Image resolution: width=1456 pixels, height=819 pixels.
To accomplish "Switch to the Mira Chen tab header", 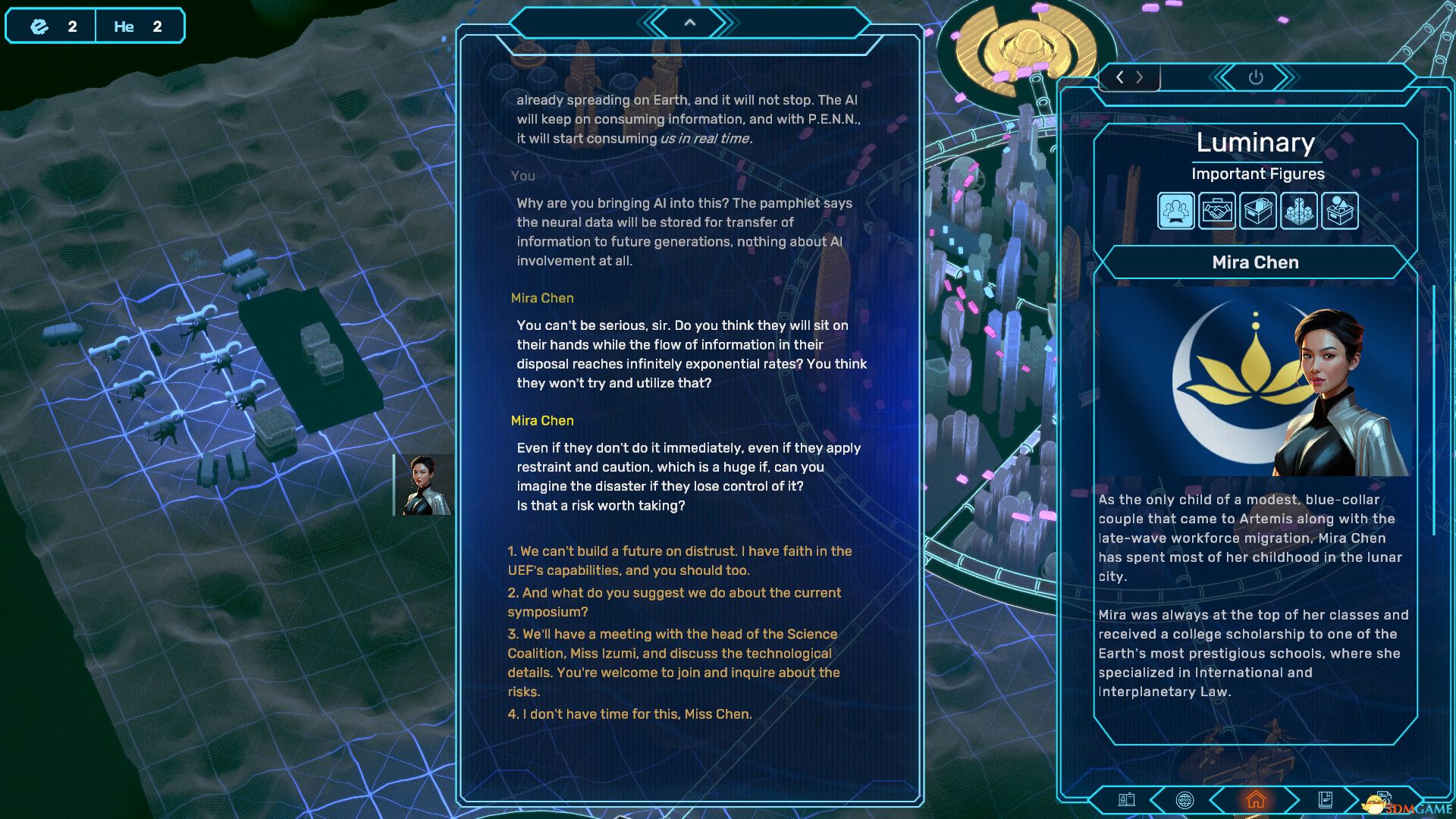I will click(1256, 262).
